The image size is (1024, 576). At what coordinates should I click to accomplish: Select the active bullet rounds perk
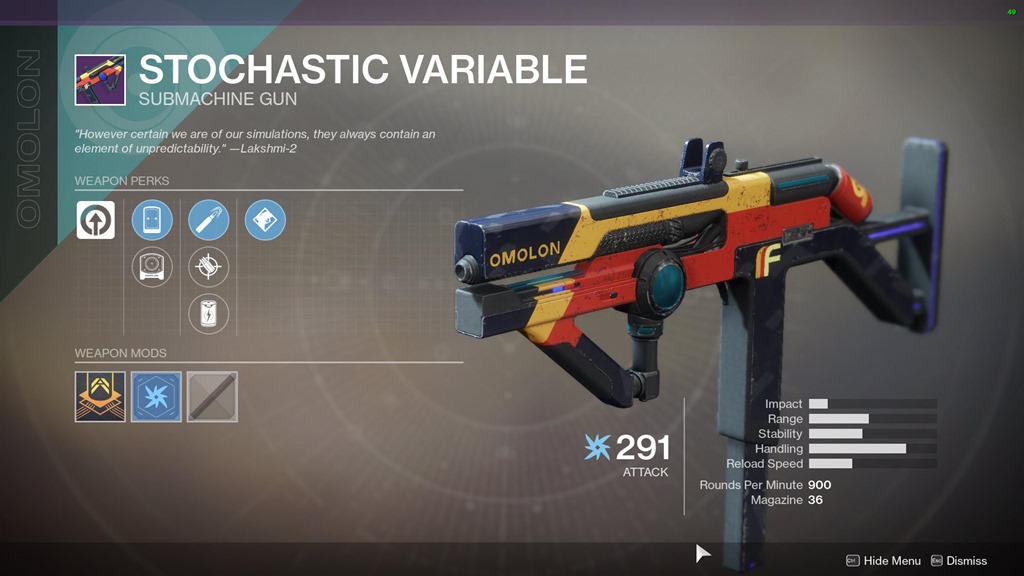(209, 220)
